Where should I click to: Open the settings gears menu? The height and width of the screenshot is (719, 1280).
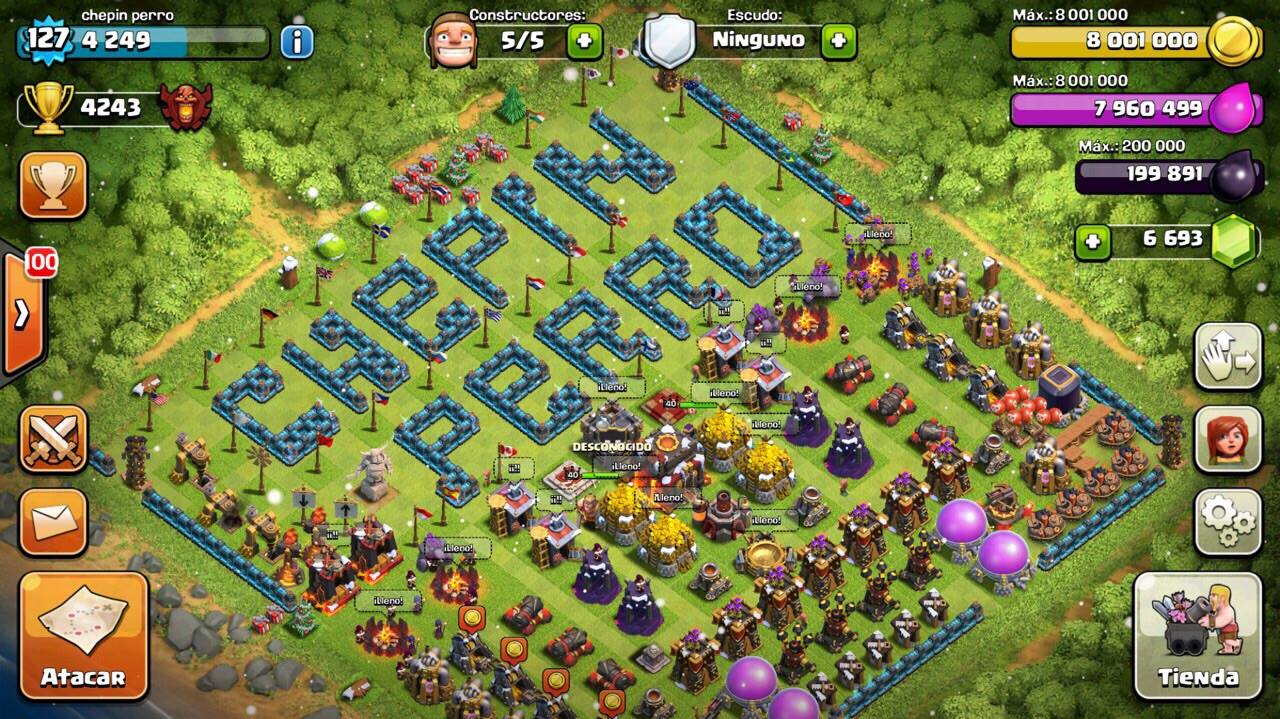(1228, 521)
